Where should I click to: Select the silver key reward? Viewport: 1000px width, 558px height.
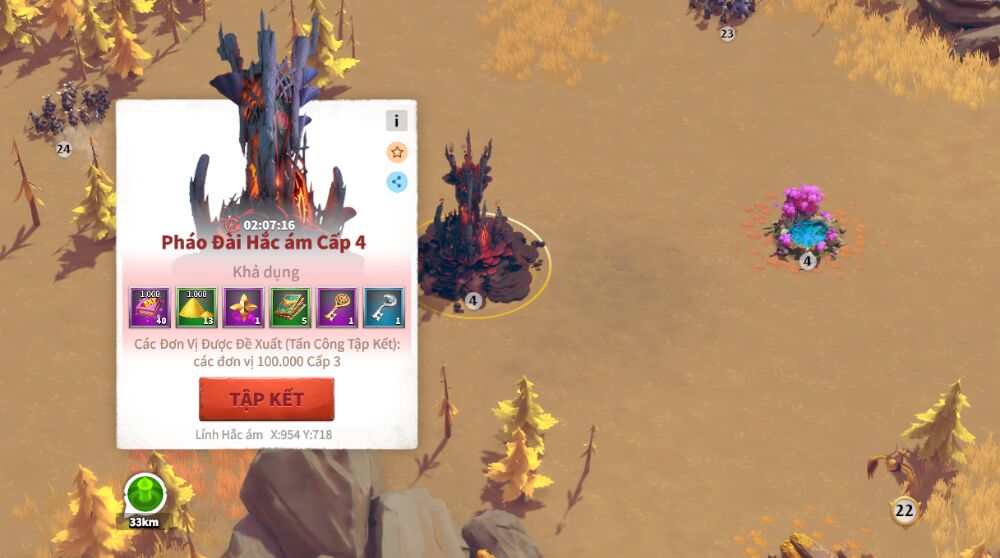[x=383, y=307]
